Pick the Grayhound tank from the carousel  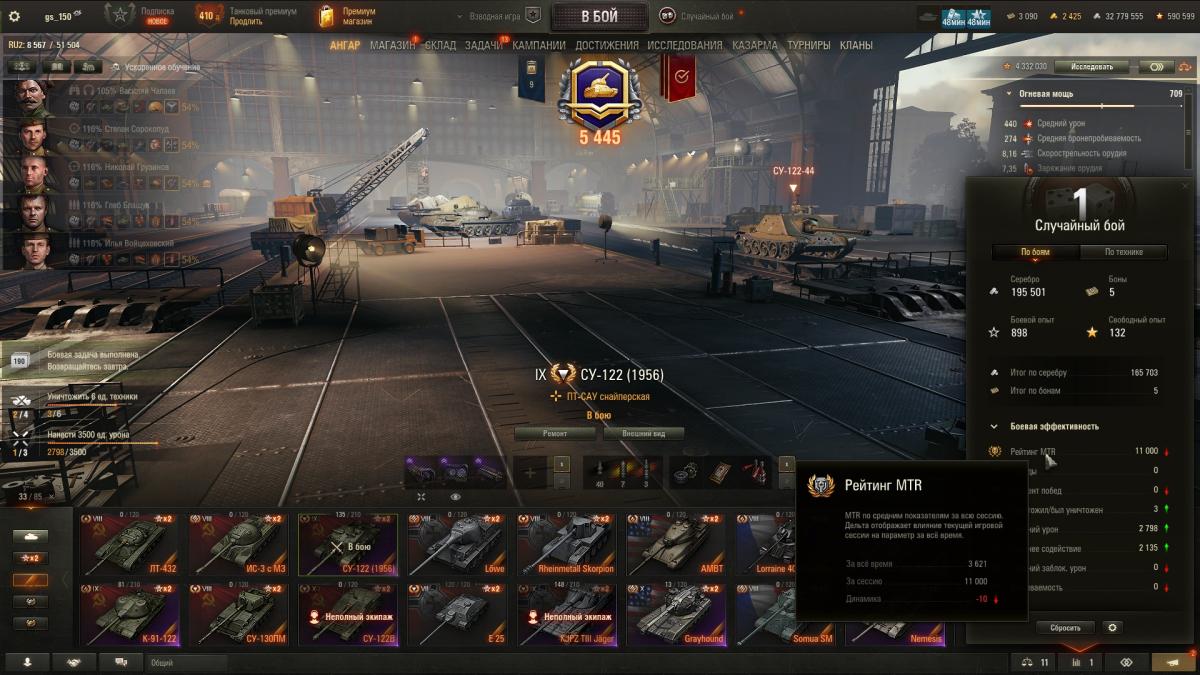coord(675,613)
